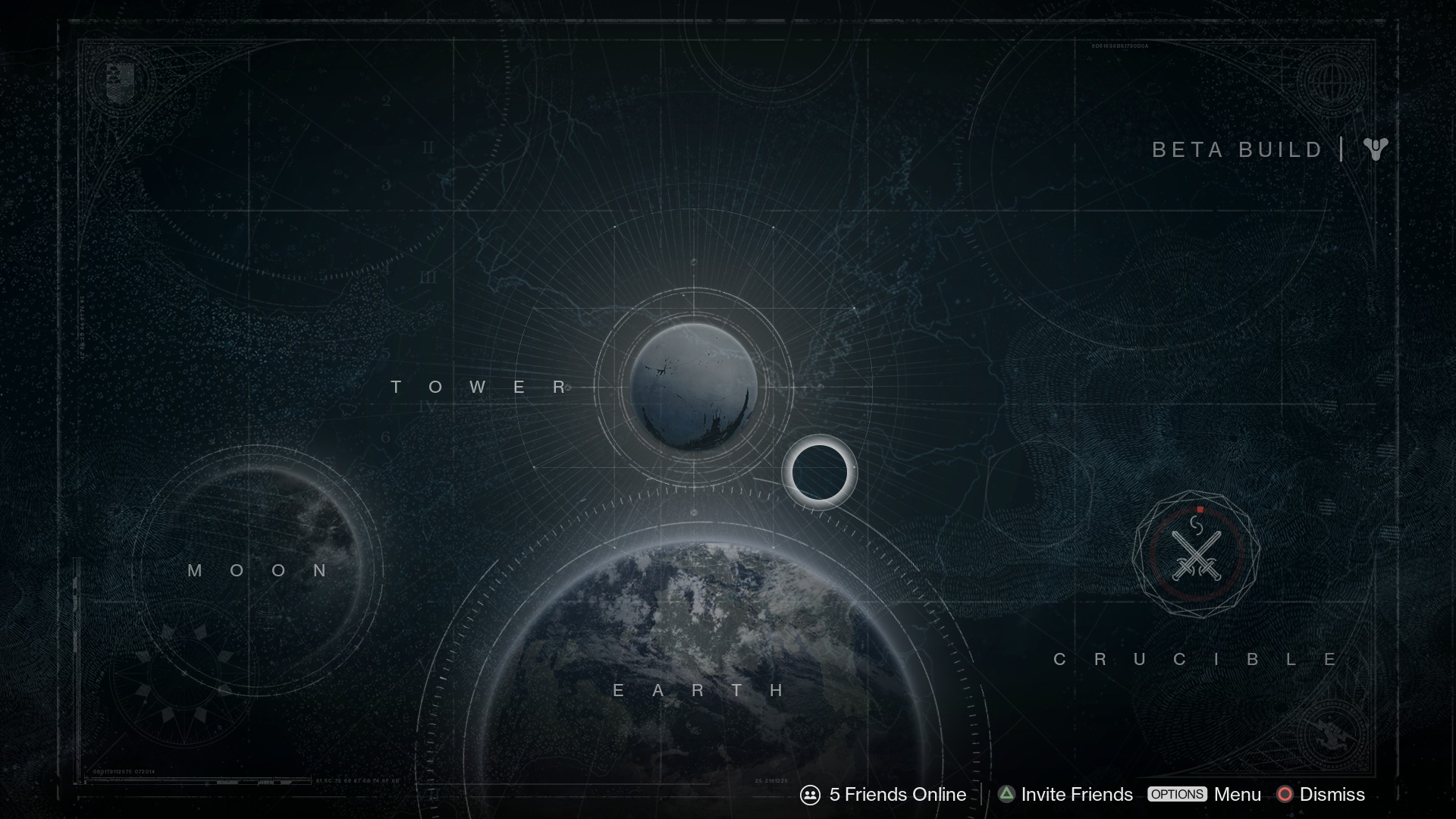
Task: Show the 5 Friends Online list
Action: coord(883,794)
